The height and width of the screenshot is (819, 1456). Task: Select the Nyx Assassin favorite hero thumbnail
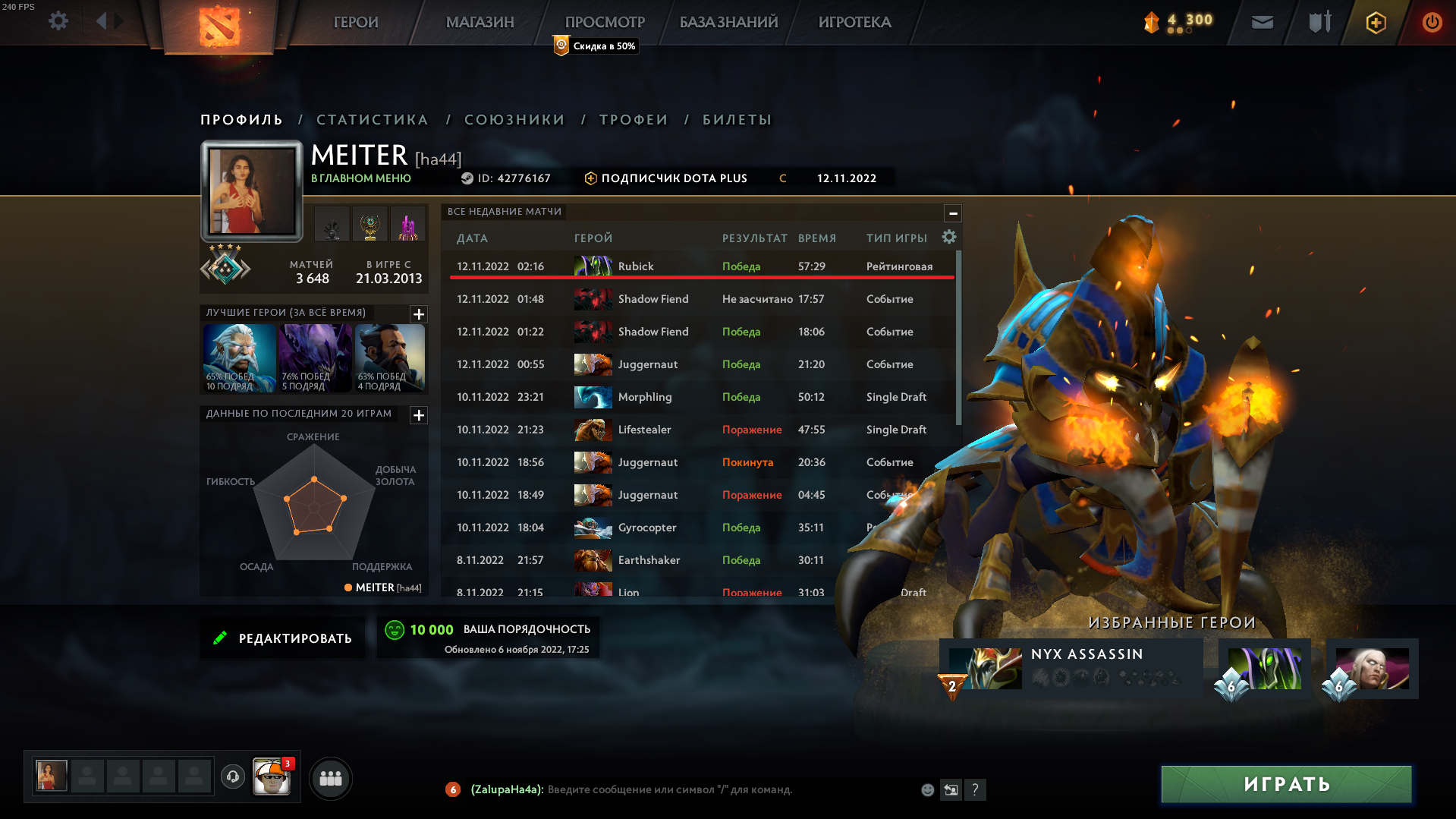tap(984, 668)
